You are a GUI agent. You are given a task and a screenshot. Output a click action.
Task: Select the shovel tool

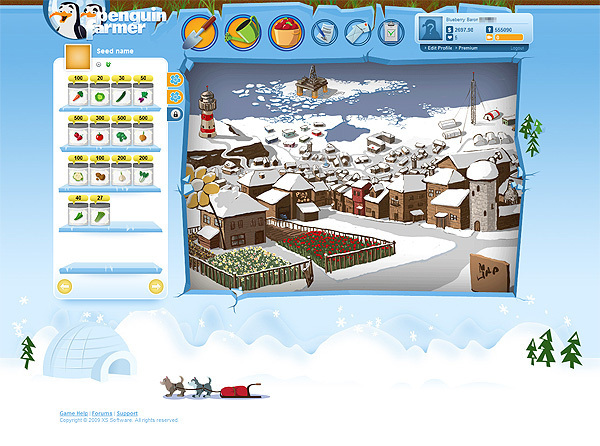tap(200, 33)
